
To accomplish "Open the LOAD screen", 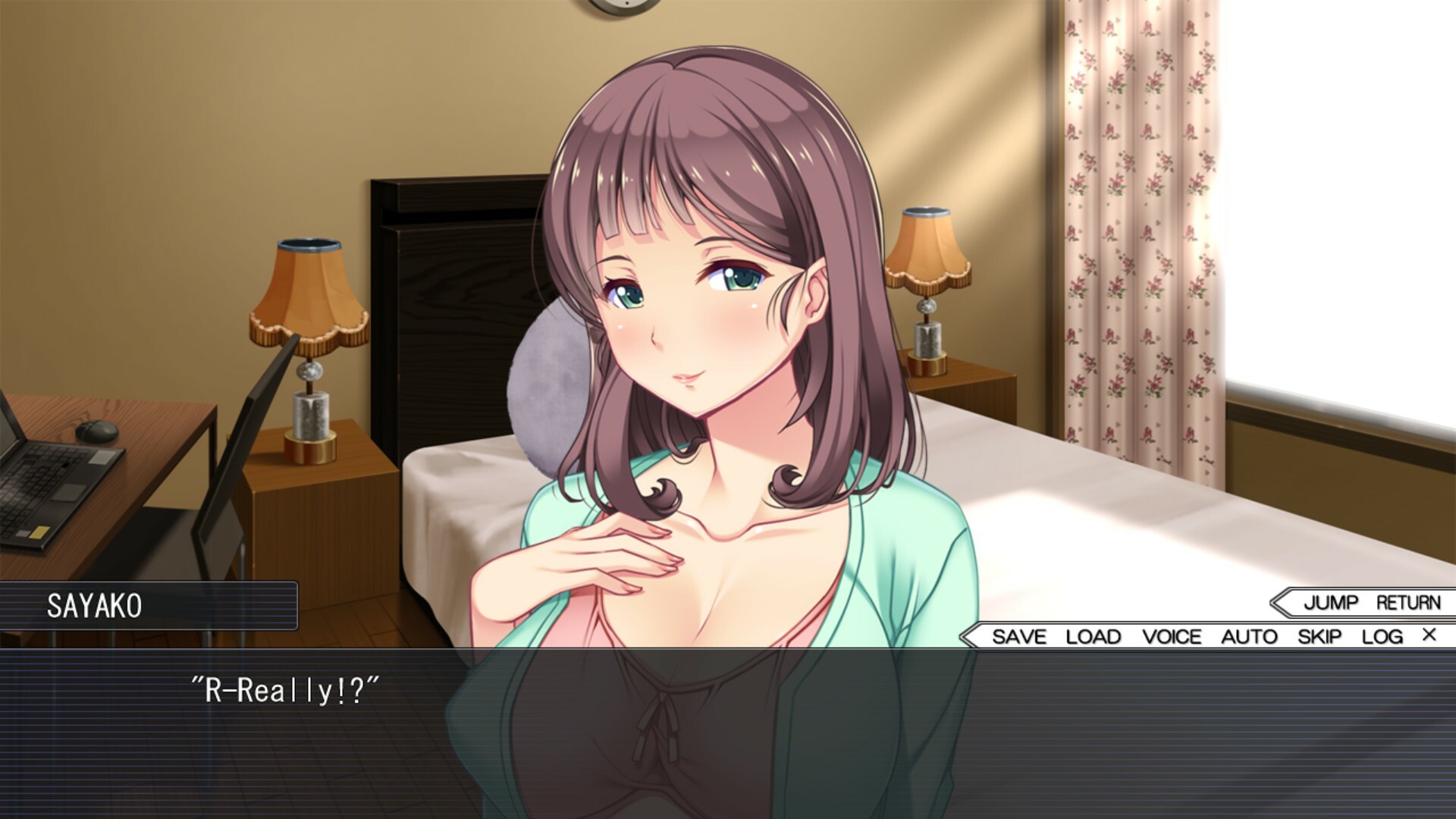I will tap(1093, 637).
